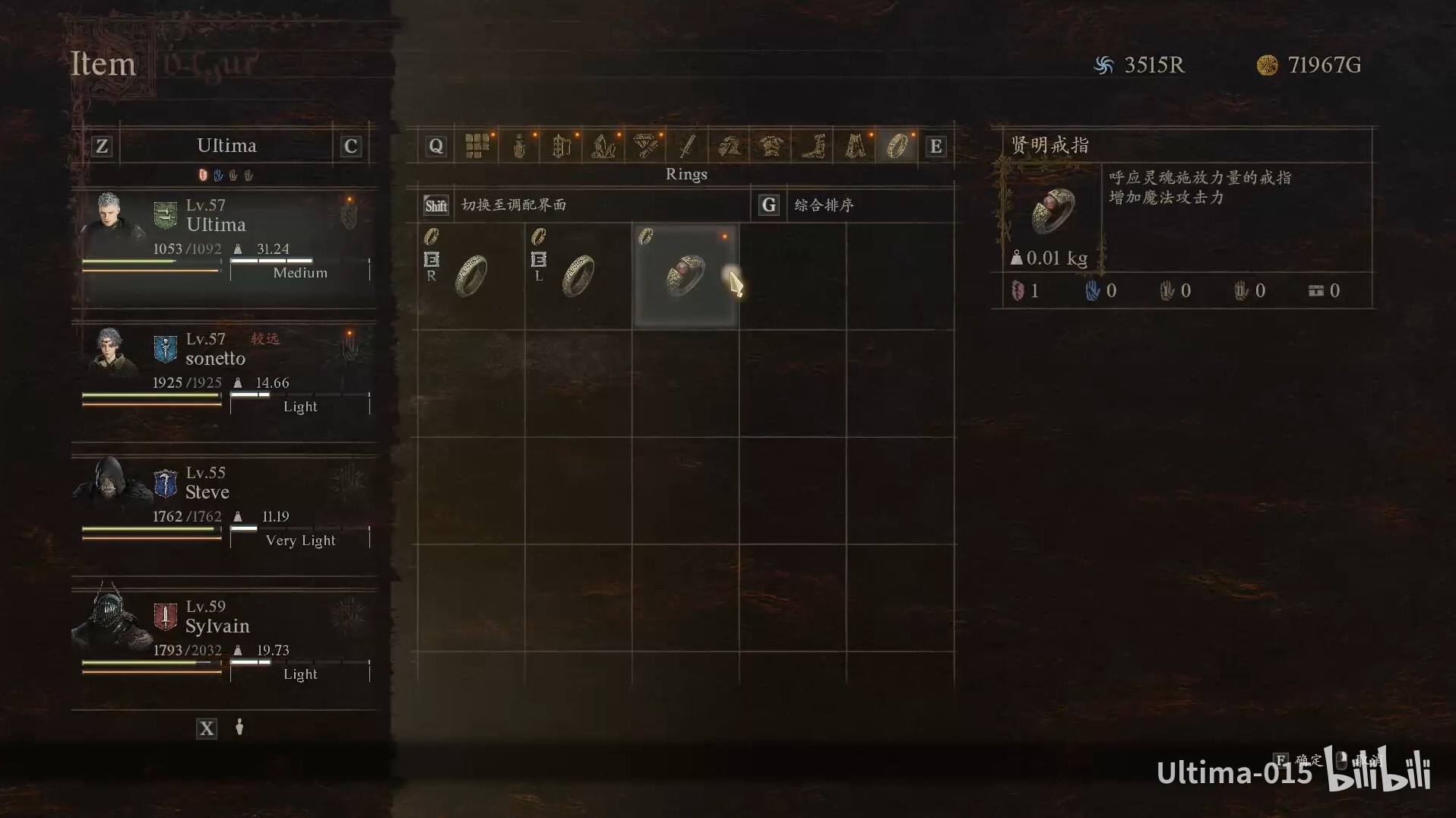Image resolution: width=1456 pixels, height=818 pixels.
Task: Switch to the helmet armor tab
Action: coord(729,145)
